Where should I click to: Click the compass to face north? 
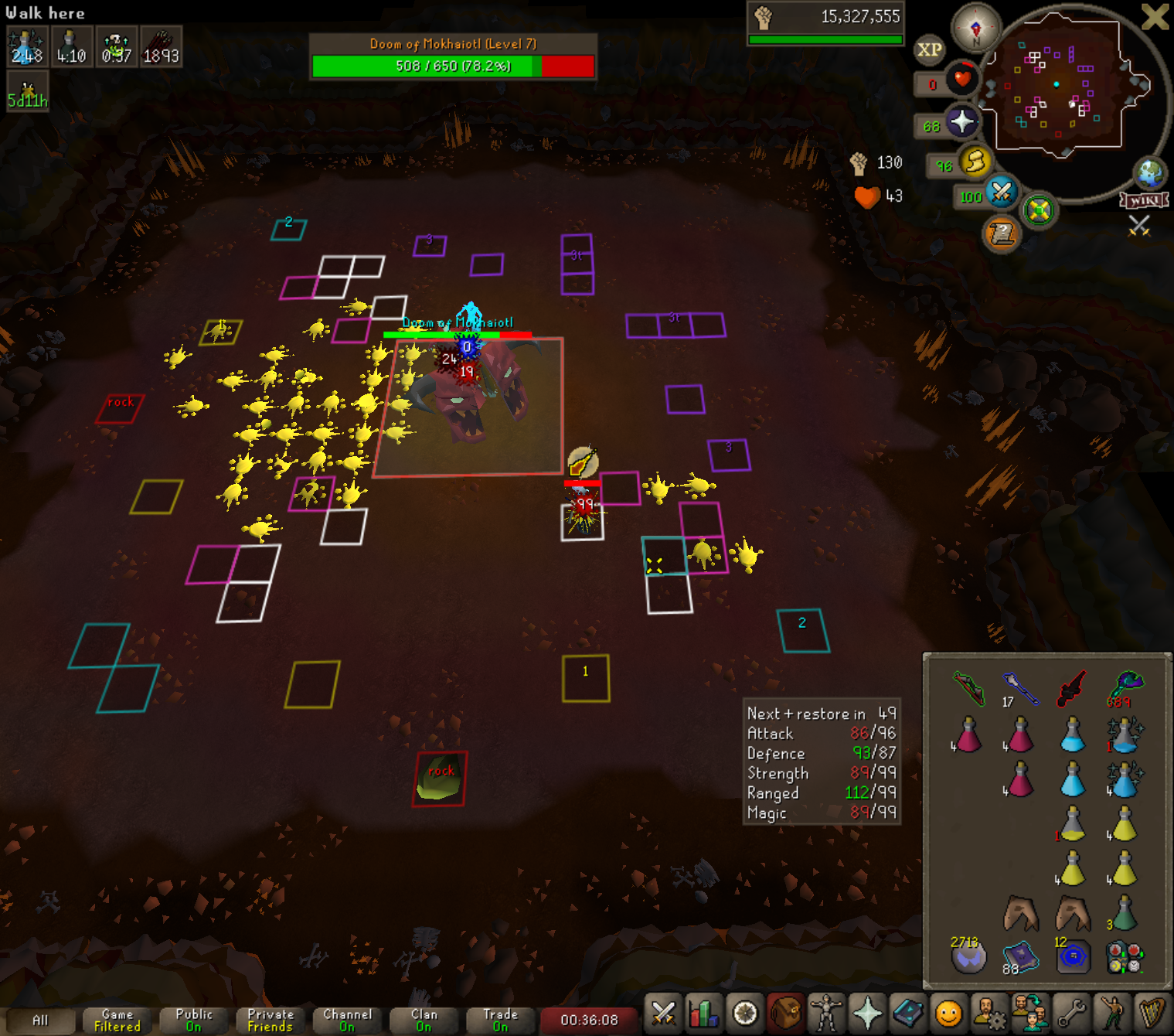(x=975, y=29)
